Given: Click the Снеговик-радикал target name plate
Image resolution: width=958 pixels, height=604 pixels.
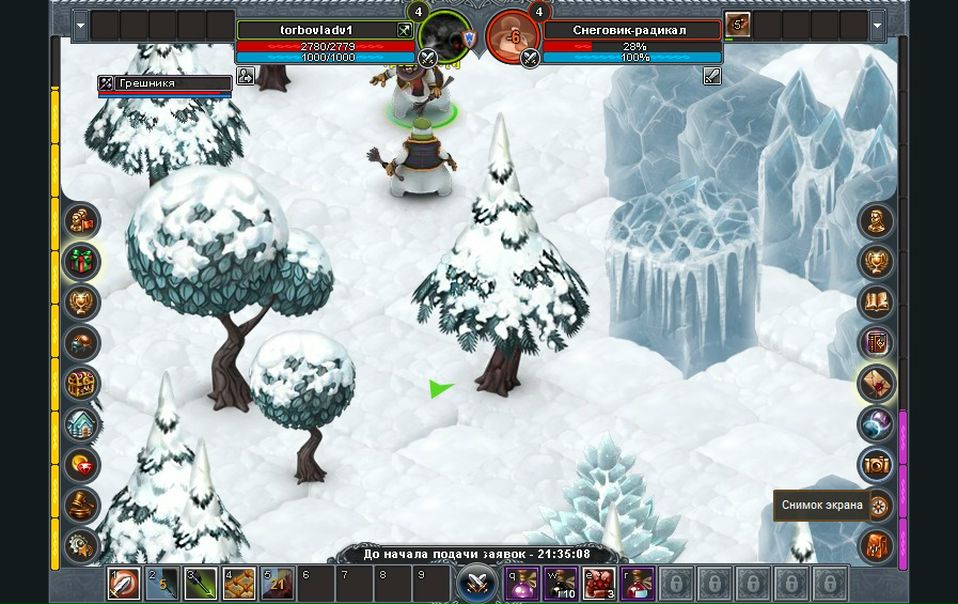Looking at the screenshot, I should 630,30.
